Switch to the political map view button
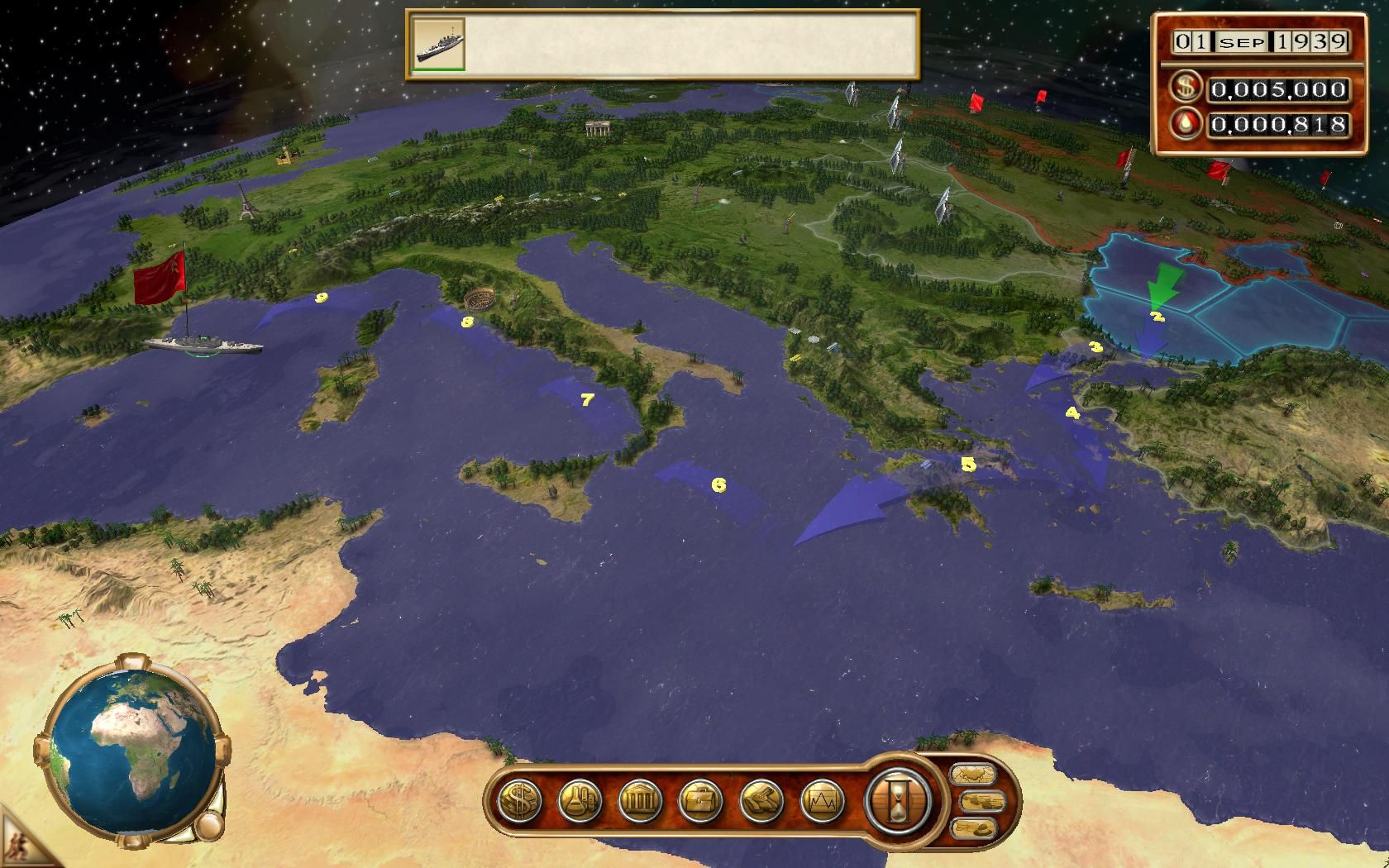The height and width of the screenshot is (868, 1389). coord(973,775)
